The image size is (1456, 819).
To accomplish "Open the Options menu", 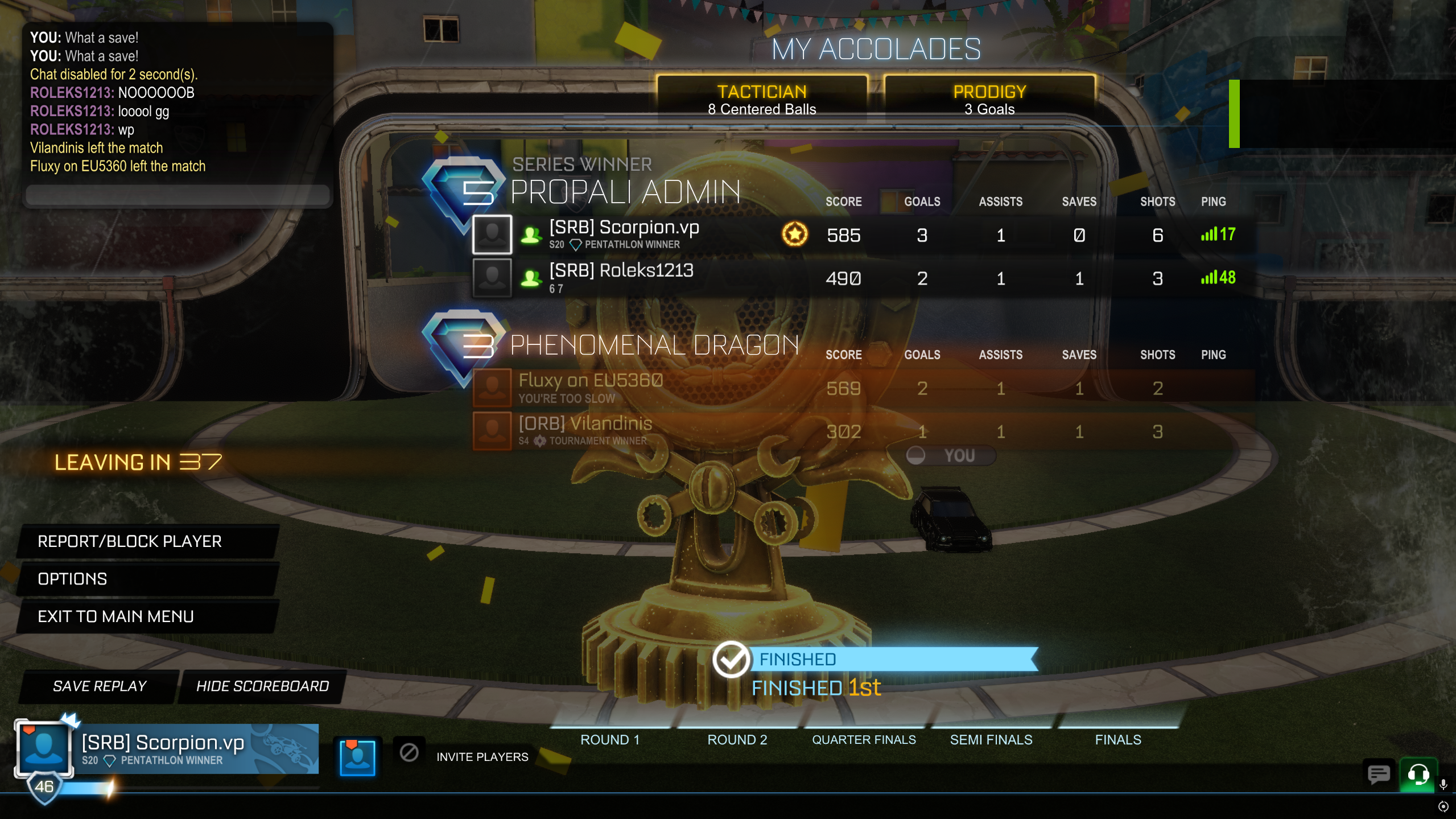I will [x=147, y=579].
